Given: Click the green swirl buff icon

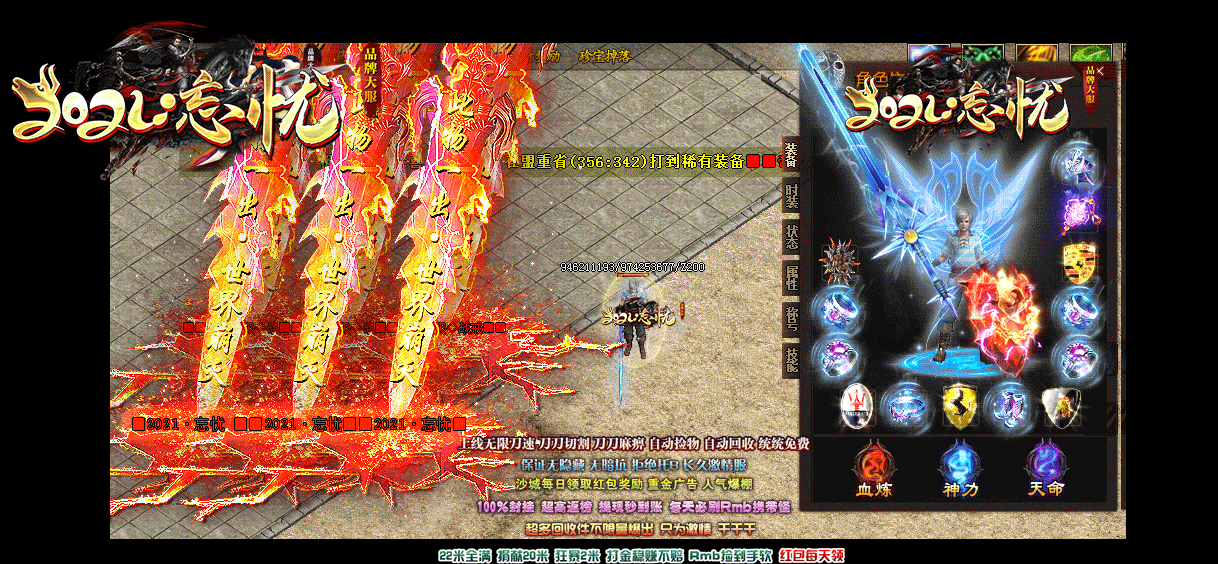Looking at the screenshot, I should 983,53.
